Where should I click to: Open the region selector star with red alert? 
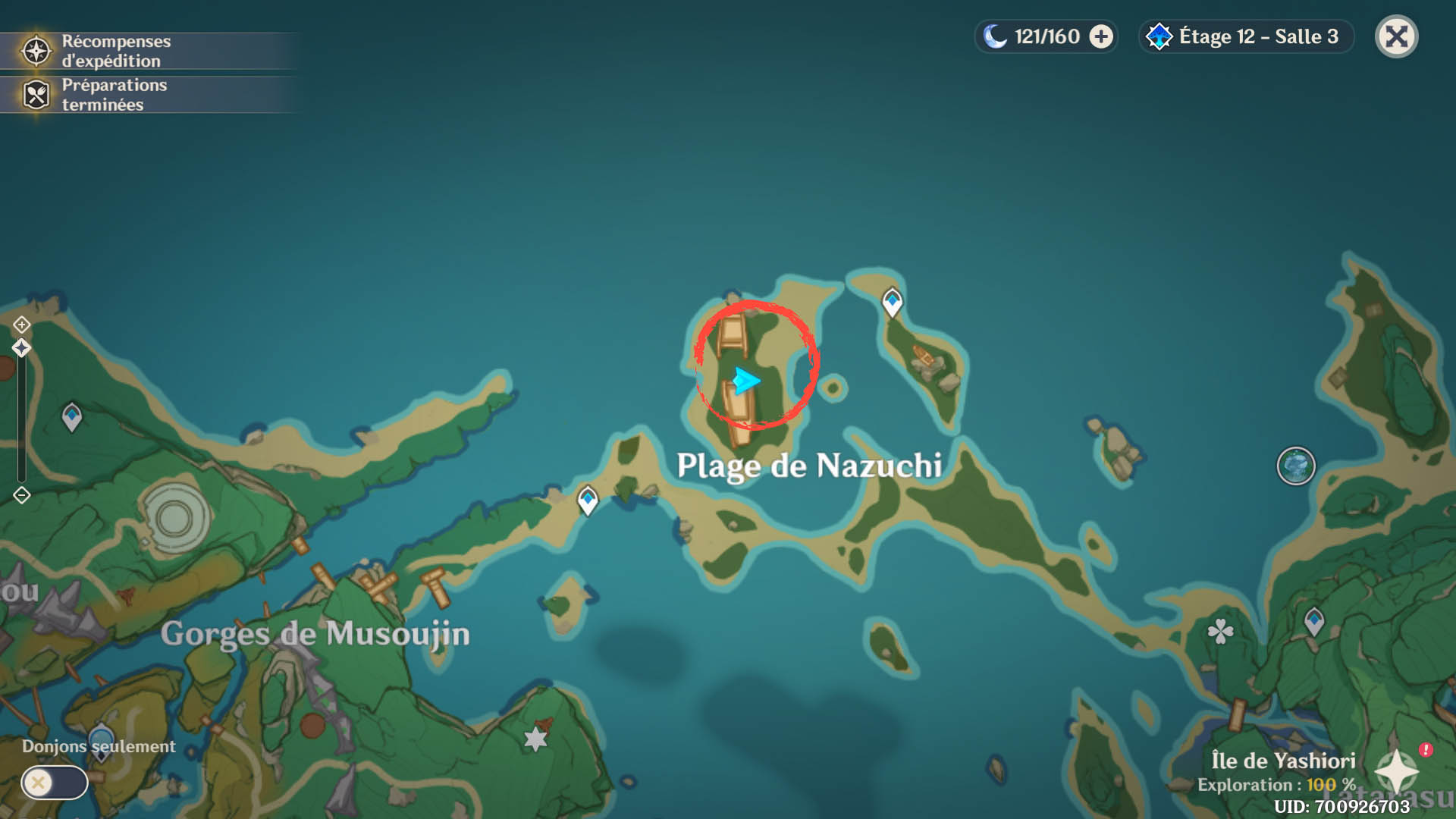[x=1398, y=770]
